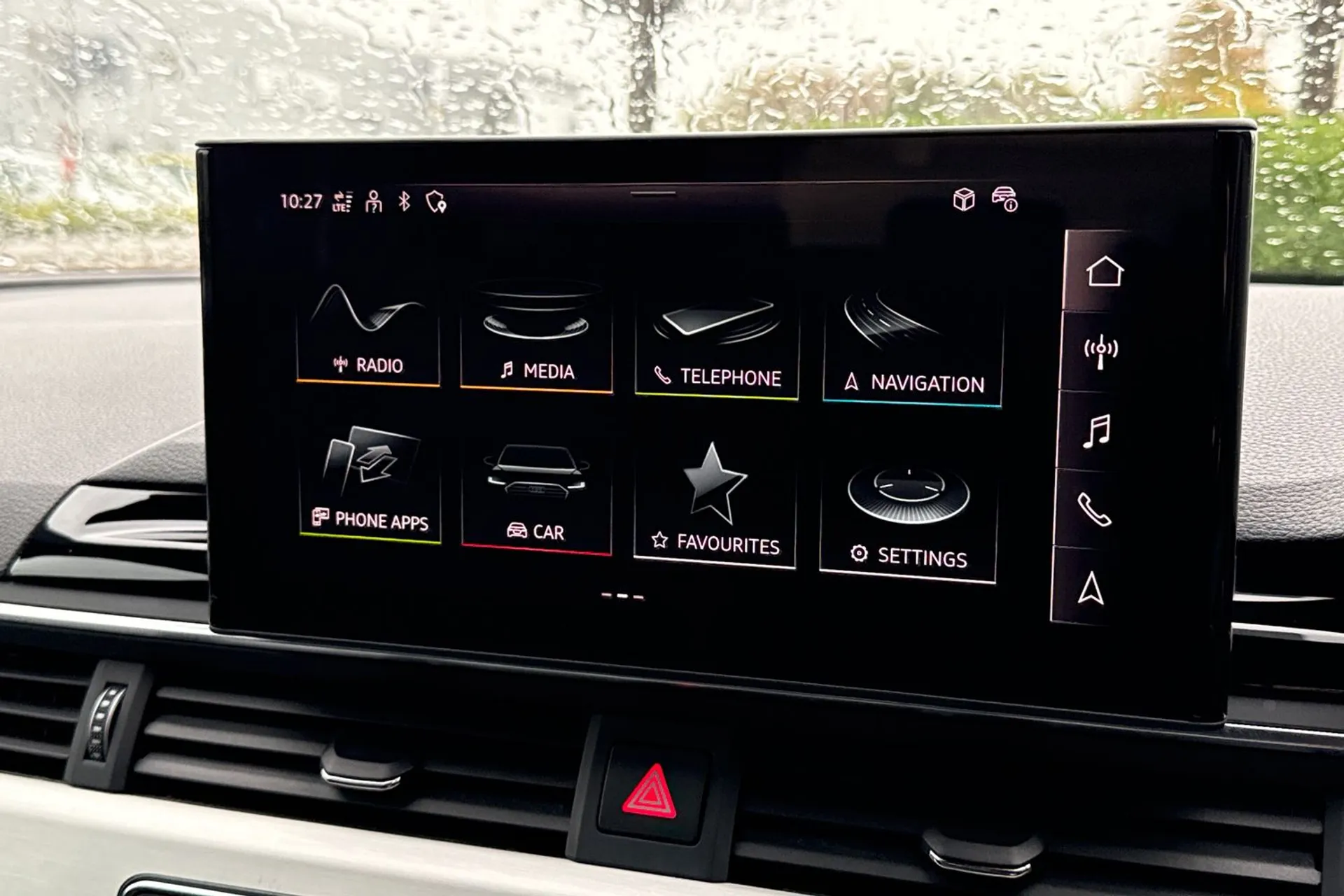
Task: Tap the privacy location shield icon
Action: [435, 204]
